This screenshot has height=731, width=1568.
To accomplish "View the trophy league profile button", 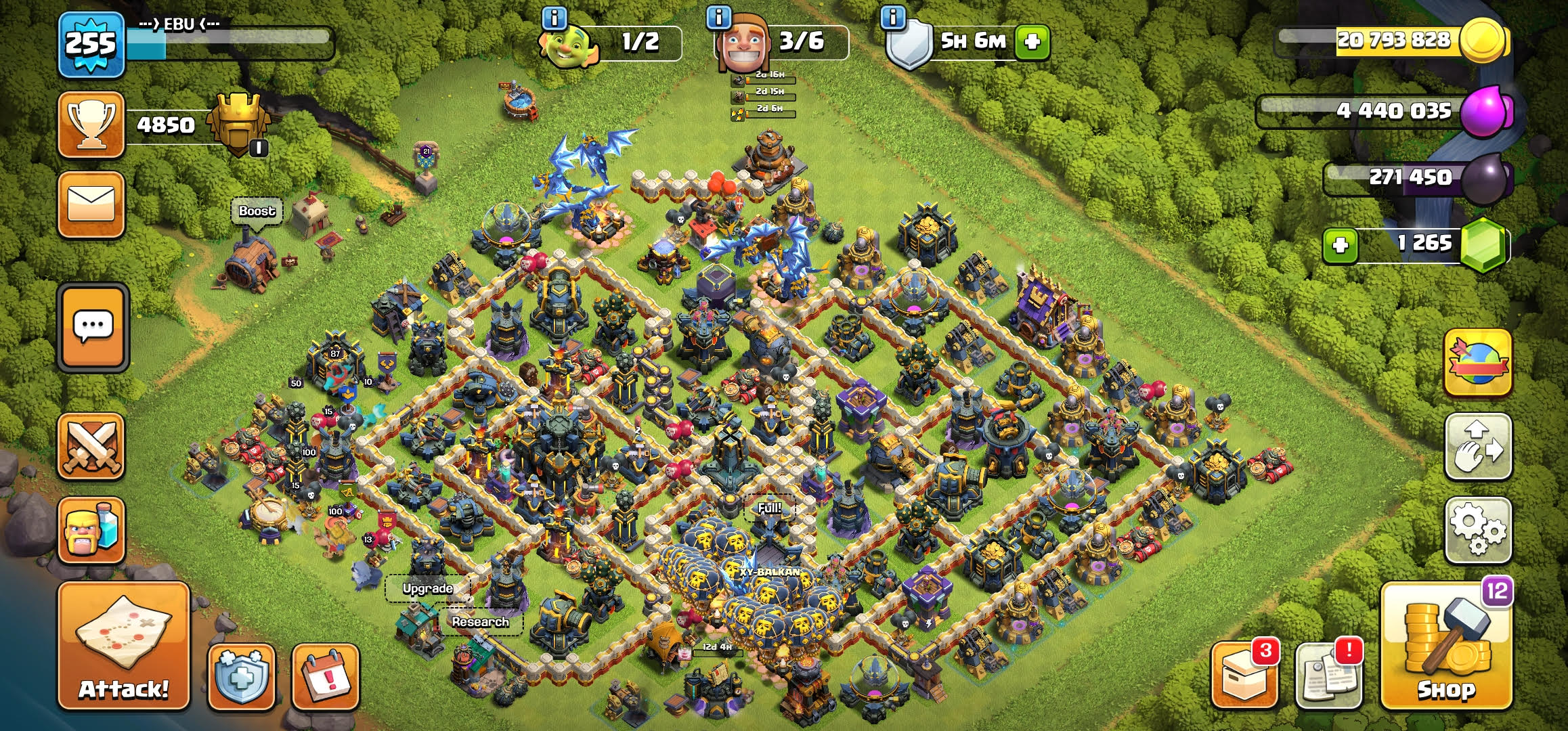I will 91,125.
